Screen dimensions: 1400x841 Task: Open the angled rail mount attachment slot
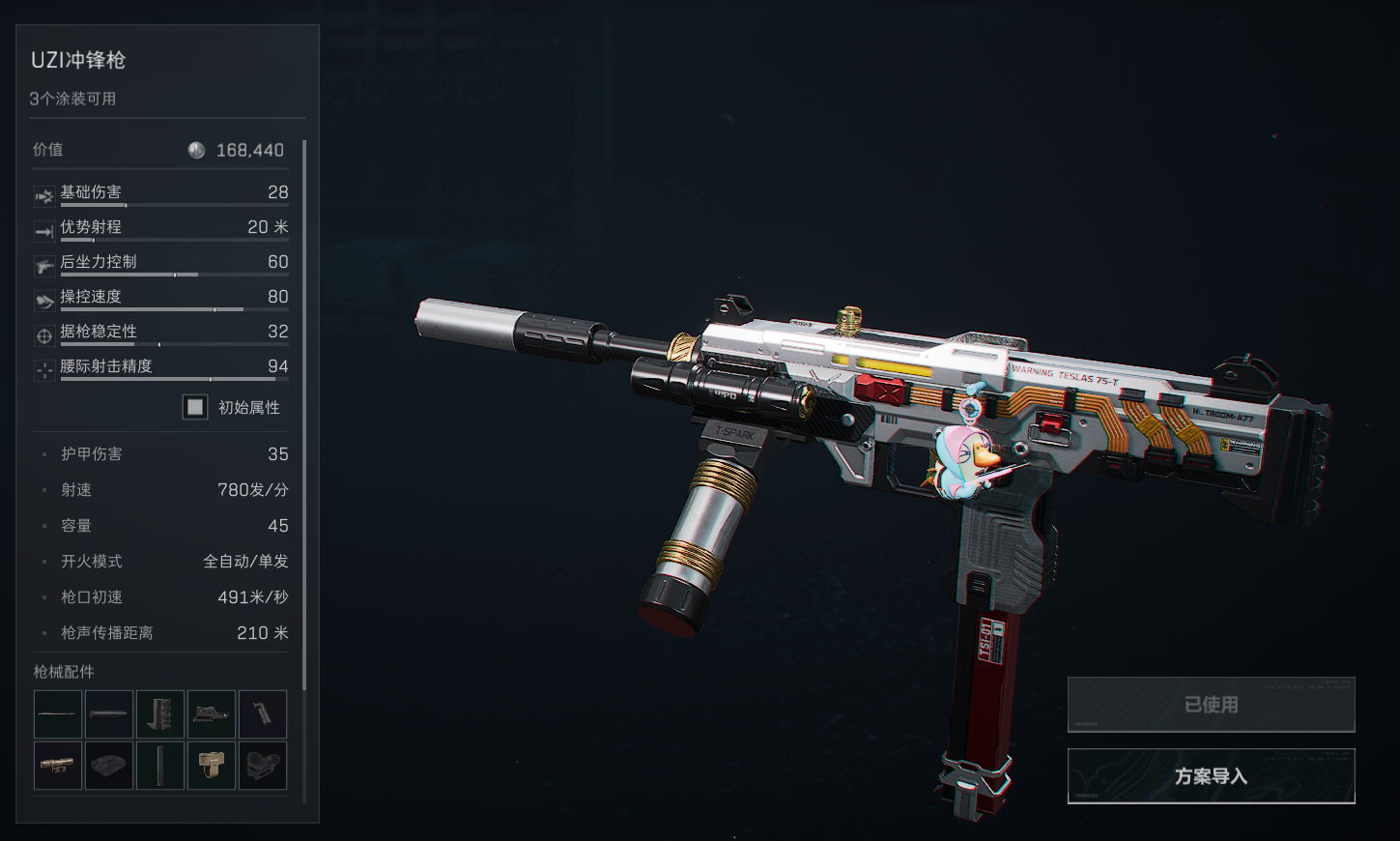(x=212, y=714)
